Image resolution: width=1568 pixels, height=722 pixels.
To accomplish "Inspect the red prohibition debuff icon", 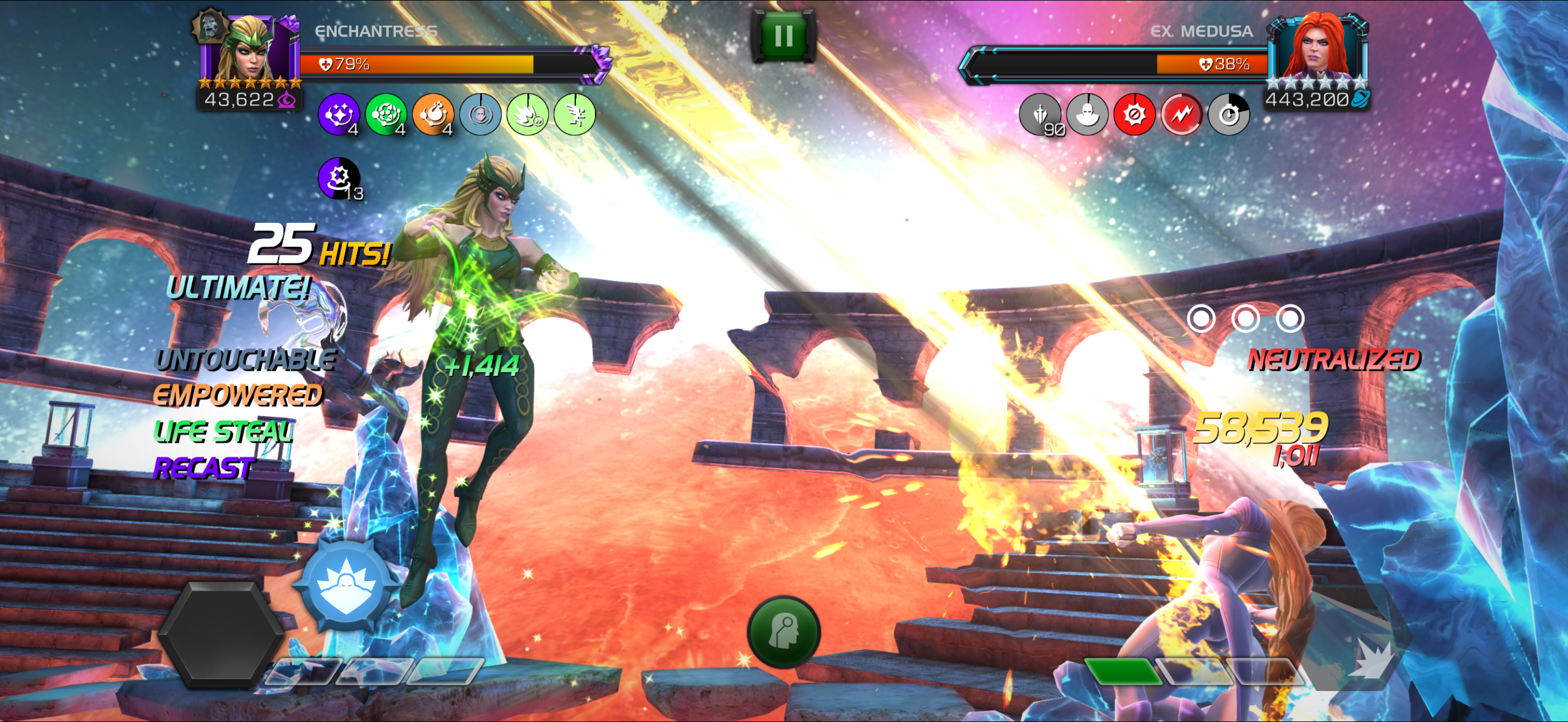I will 1134,114.
